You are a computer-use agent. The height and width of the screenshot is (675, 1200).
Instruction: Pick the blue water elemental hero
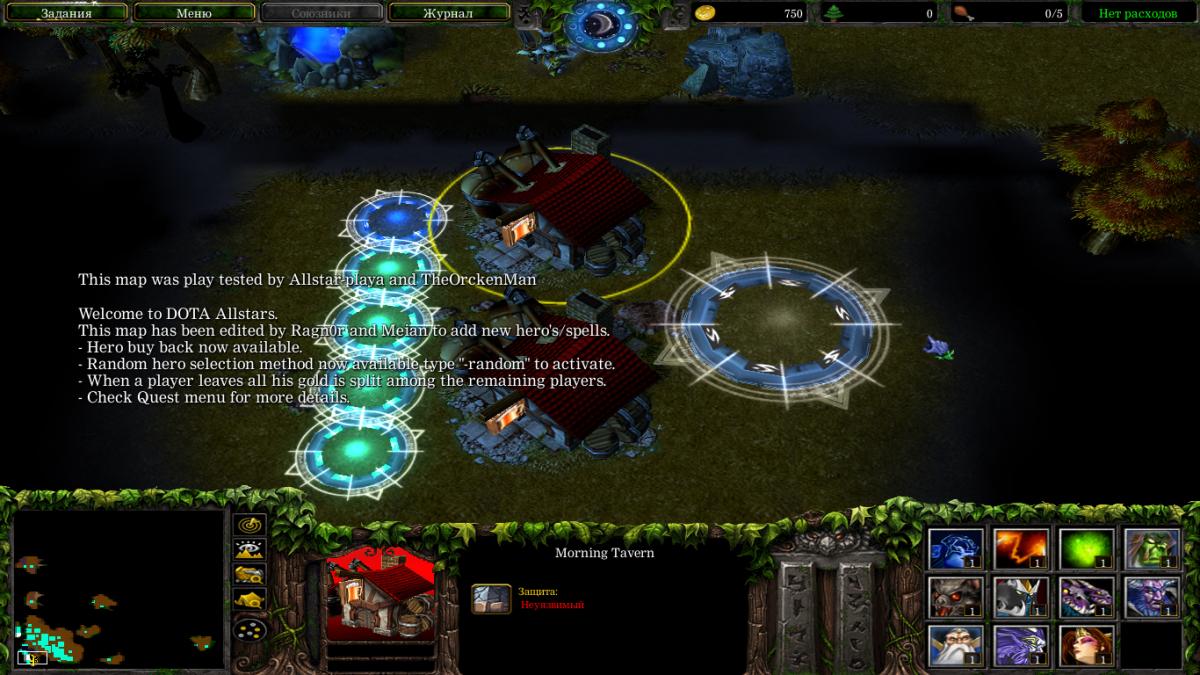[x=955, y=549]
